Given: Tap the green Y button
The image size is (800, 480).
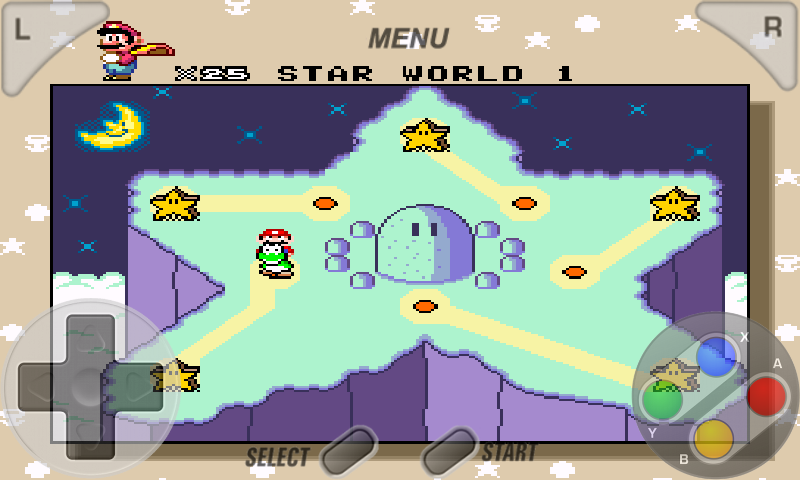Looking at the screenshot, I should [x=662, y=400].
